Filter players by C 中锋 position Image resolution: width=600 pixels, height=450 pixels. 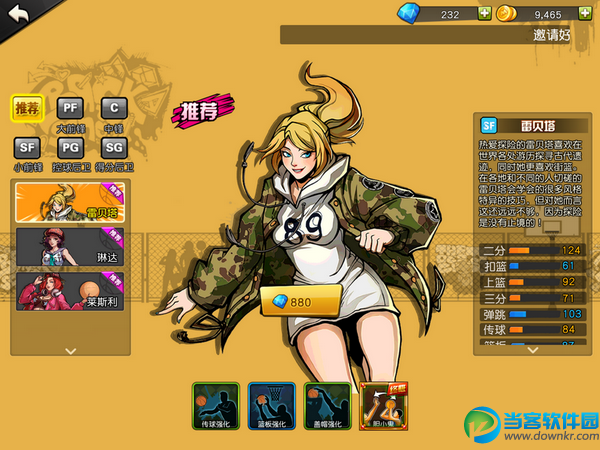pos(113,107)
